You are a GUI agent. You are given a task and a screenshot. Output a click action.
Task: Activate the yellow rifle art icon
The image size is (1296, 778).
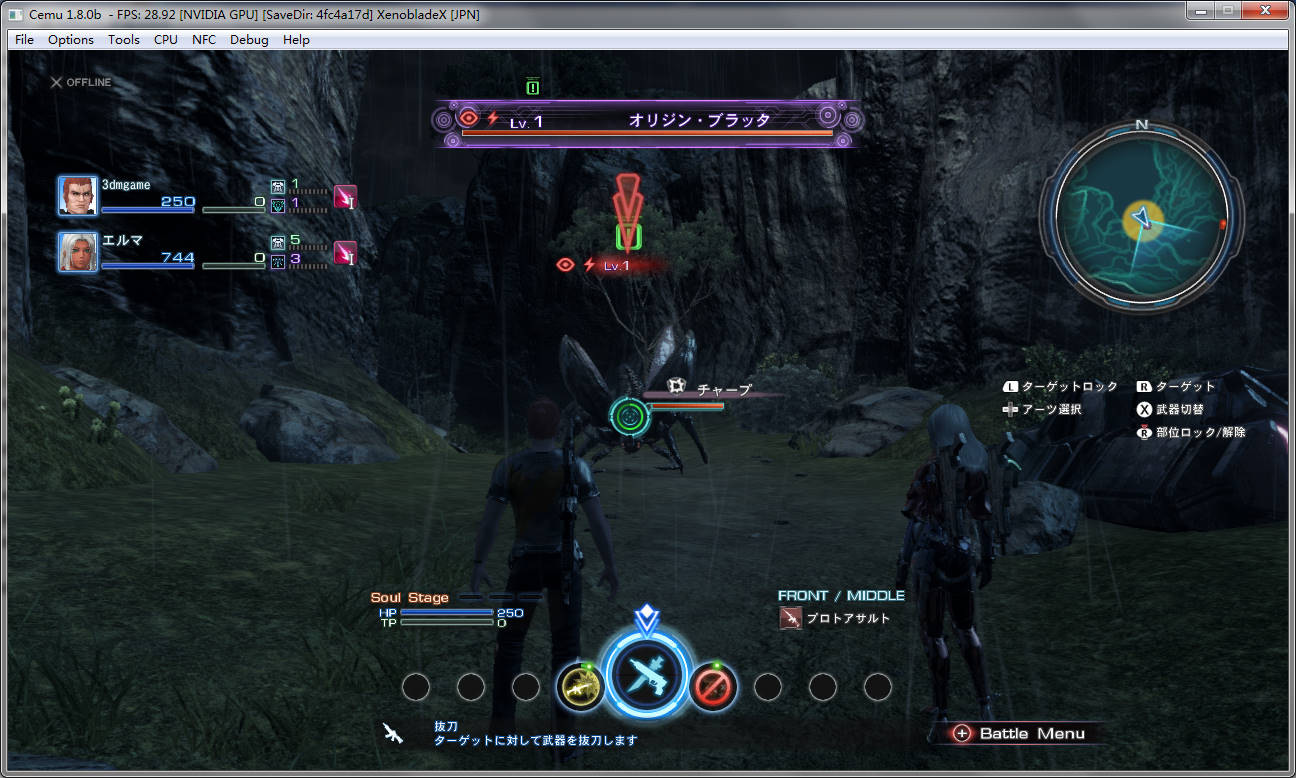580,686
